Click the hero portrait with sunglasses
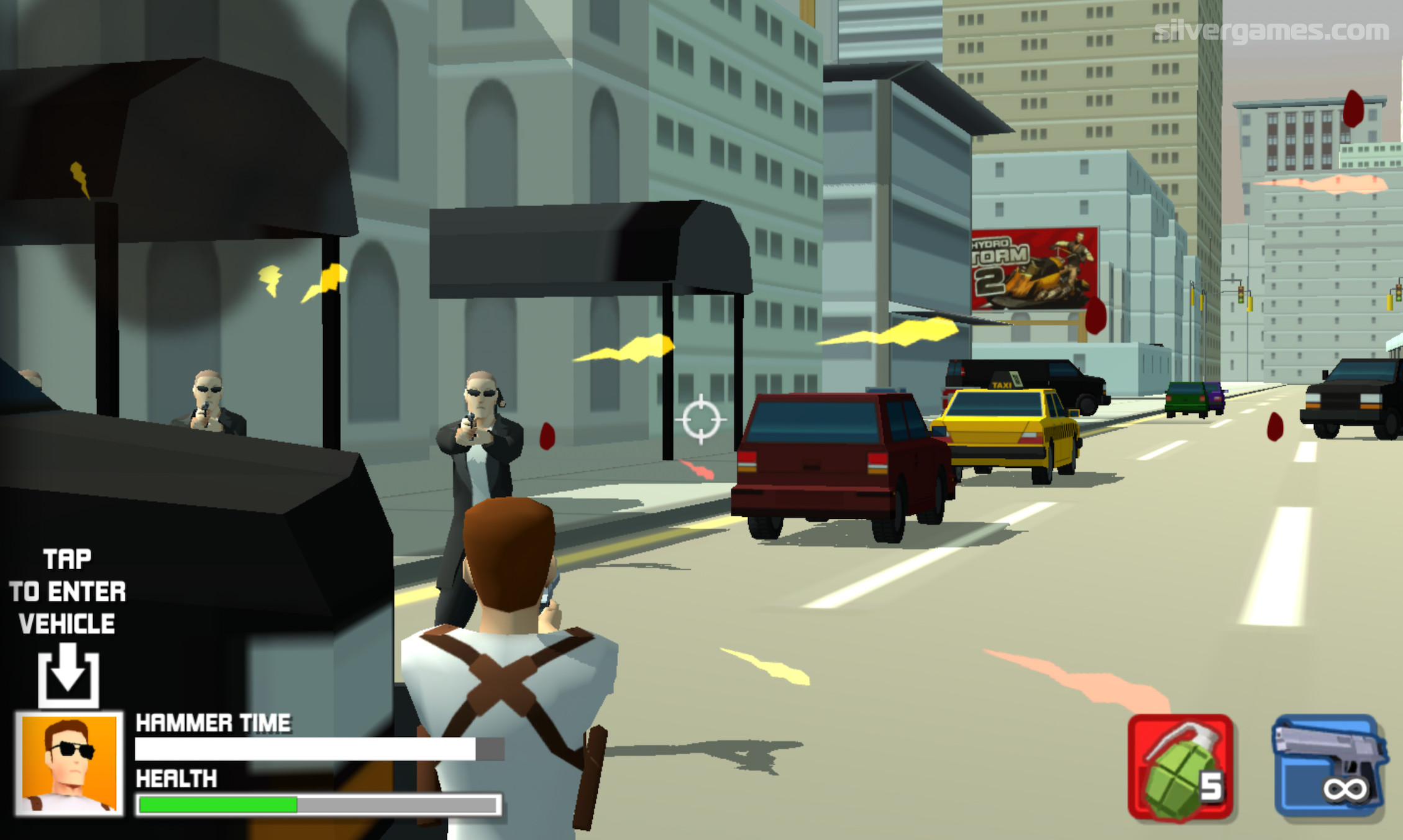 [69, 764]
